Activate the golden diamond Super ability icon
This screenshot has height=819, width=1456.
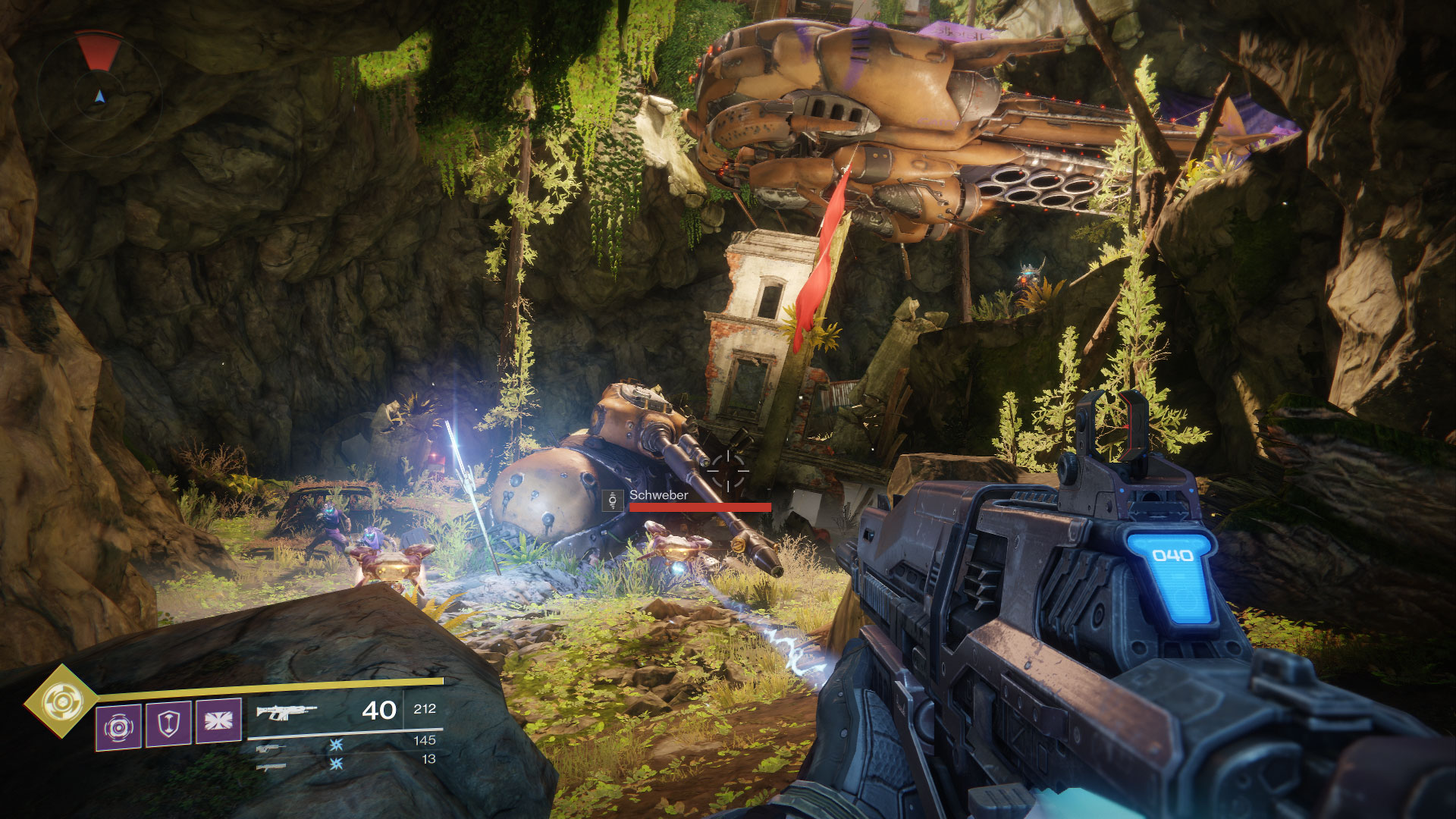pyautogui.click(x=61, y=701)
